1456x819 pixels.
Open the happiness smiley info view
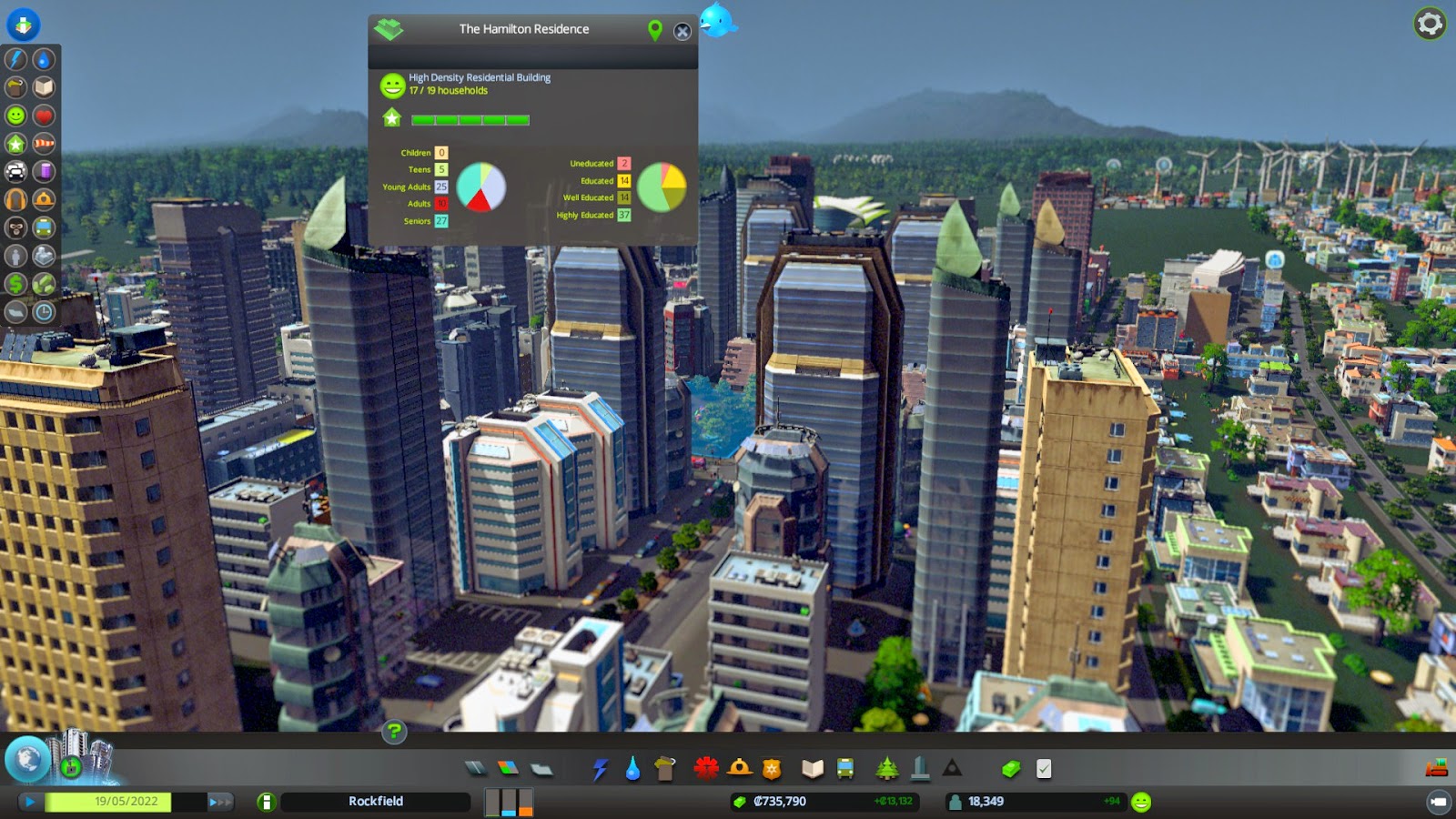pyautogui.click(x=16, y=116)
